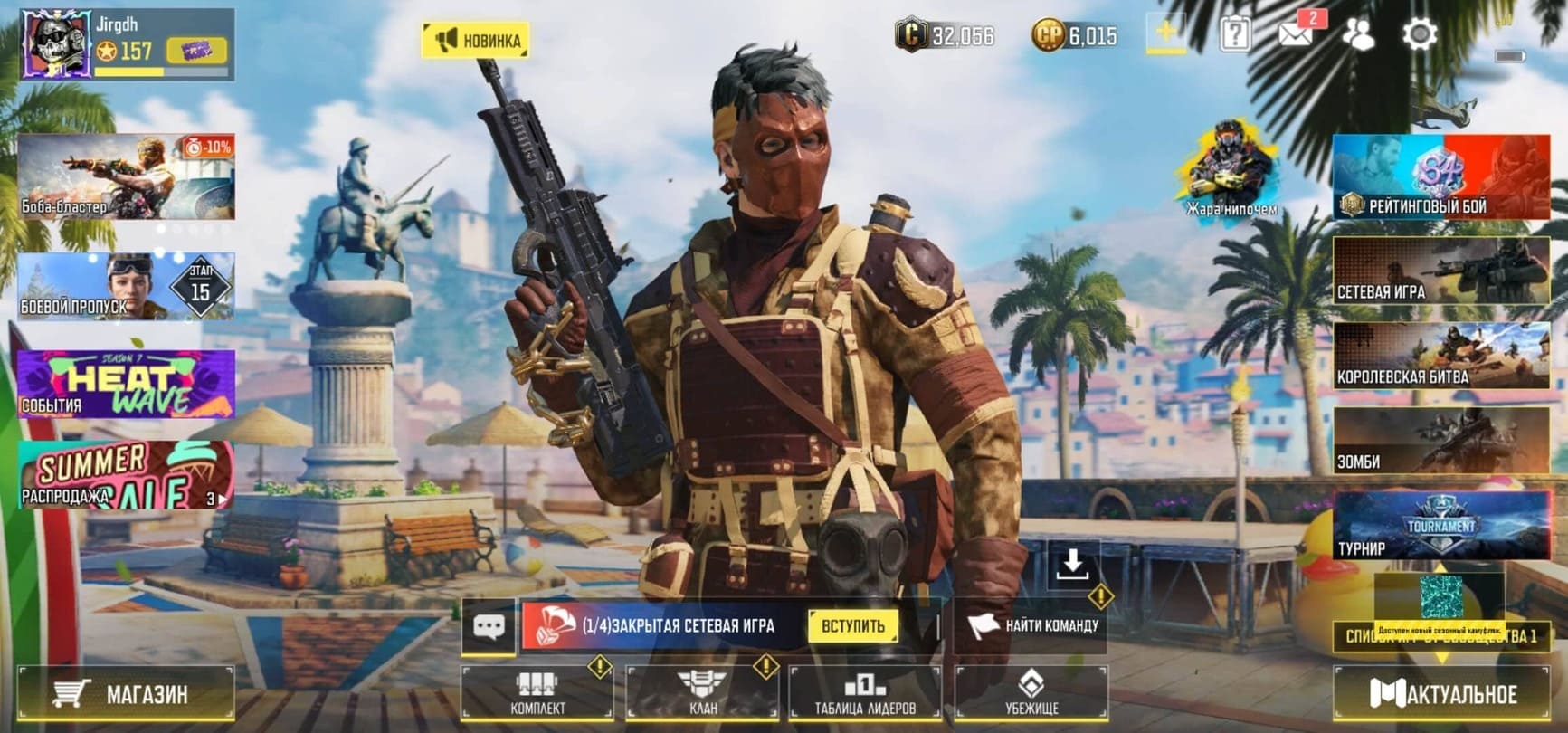
Task: Click the Актуальное button
Action: pyautogui.click(x=1442, y=694)
